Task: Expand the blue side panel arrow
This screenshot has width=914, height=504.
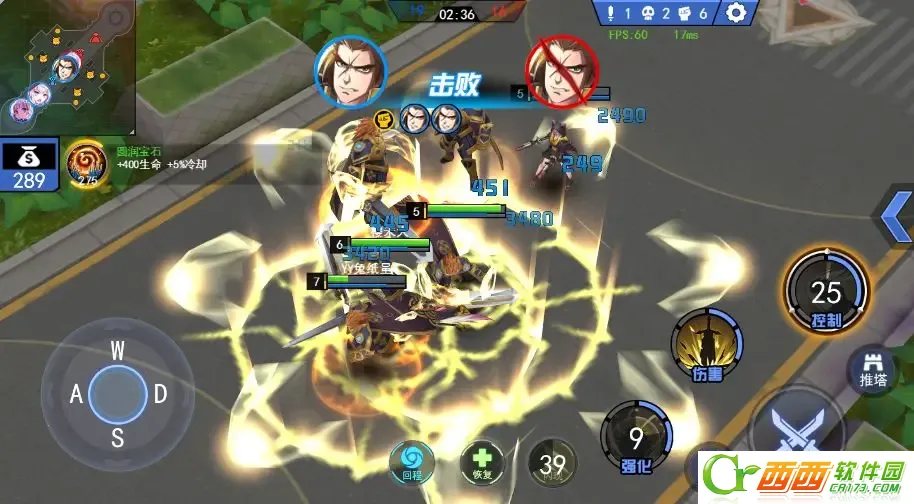Action: pyautogui.click(x=892, y=213)
